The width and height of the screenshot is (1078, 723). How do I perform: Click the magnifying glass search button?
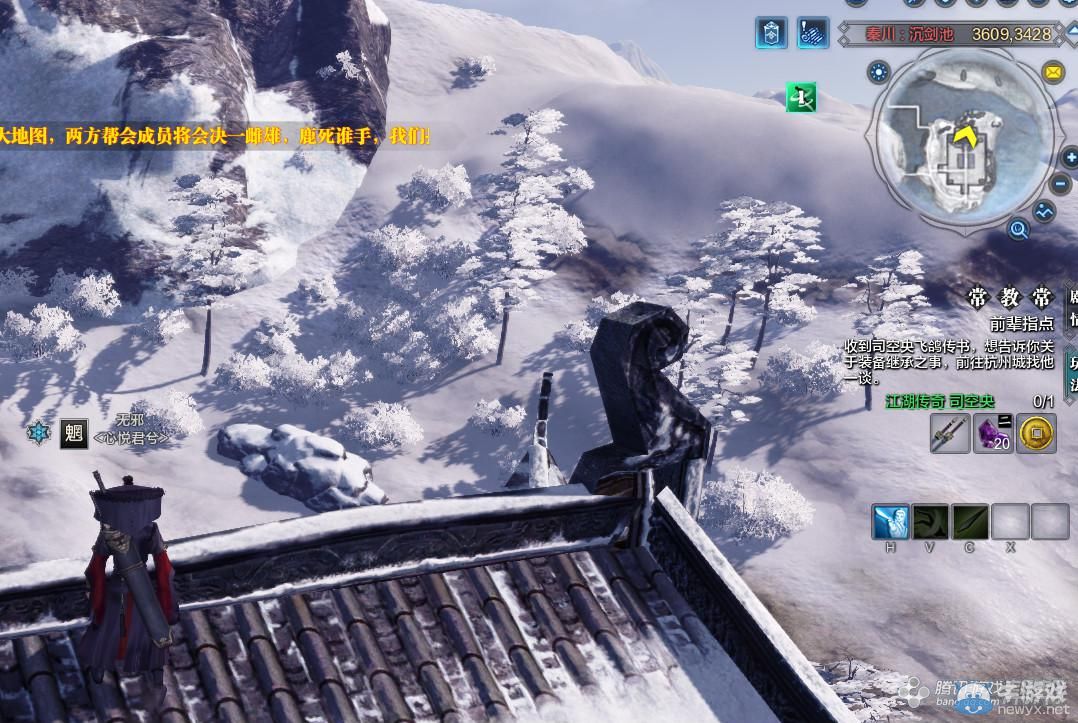[x=1019, y=230]
